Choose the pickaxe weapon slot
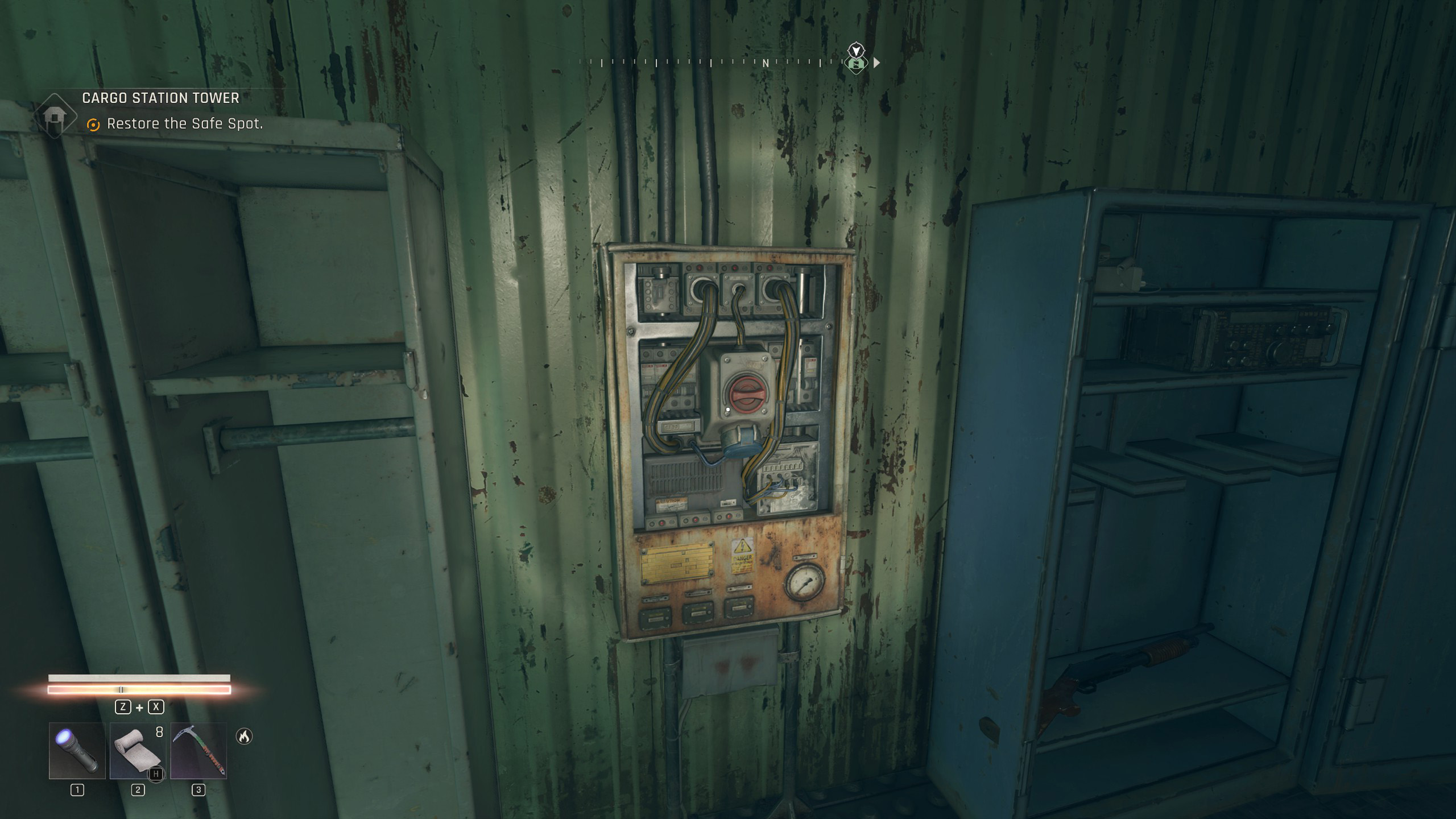This screenshot has width=1456, height=819. click(198, 751)
